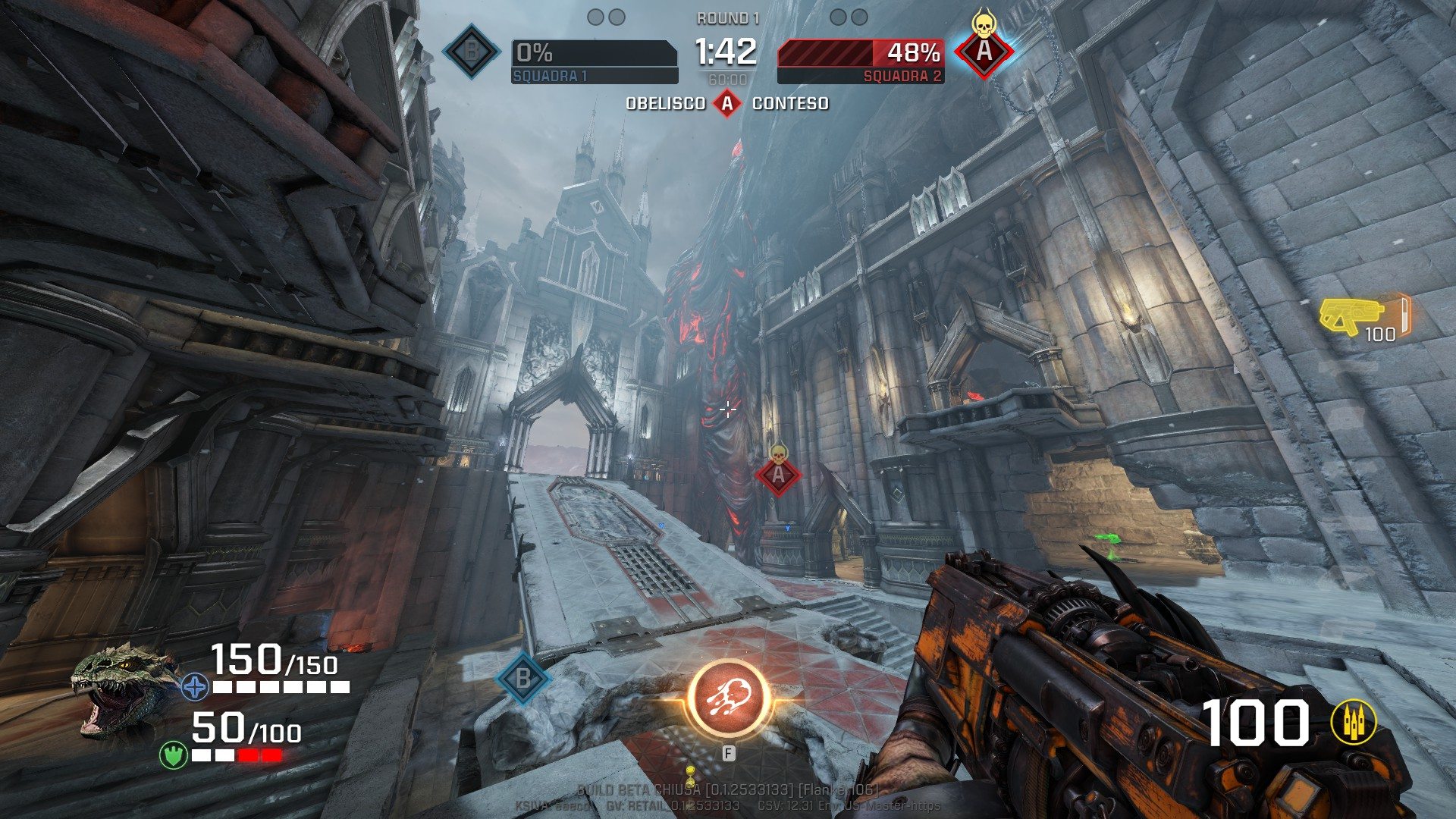Click the B obelisk diamond beside Squadra 1
The height and width of the screenshot is (819, 1456).
(x=472, y=52)
